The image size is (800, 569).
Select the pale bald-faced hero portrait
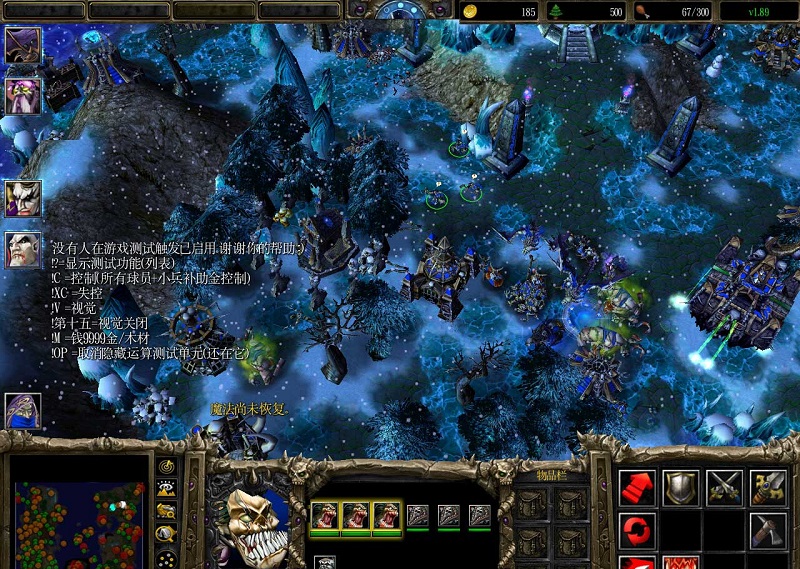(x=22, y=250)
